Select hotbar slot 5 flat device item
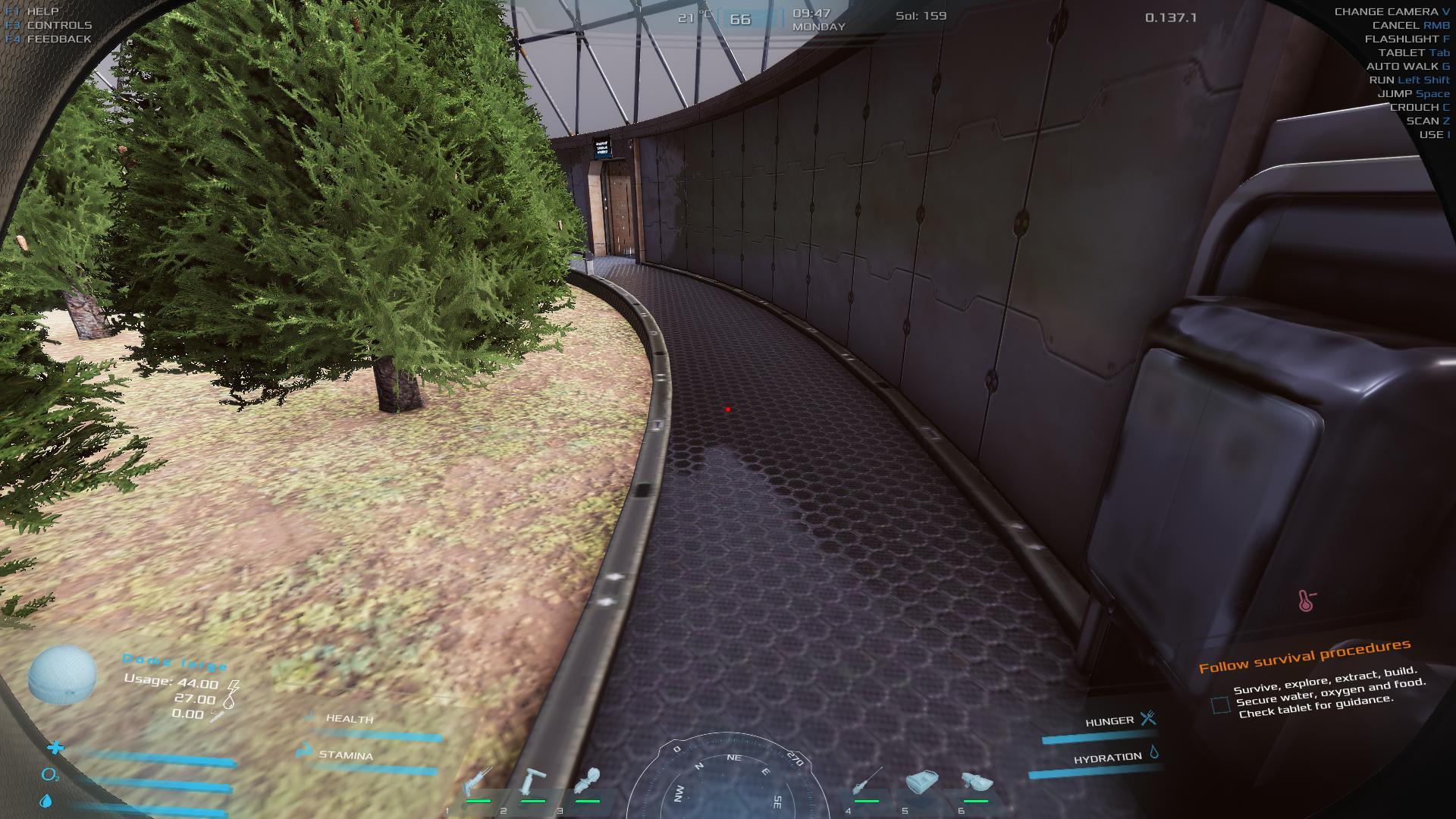 point(921,782)
